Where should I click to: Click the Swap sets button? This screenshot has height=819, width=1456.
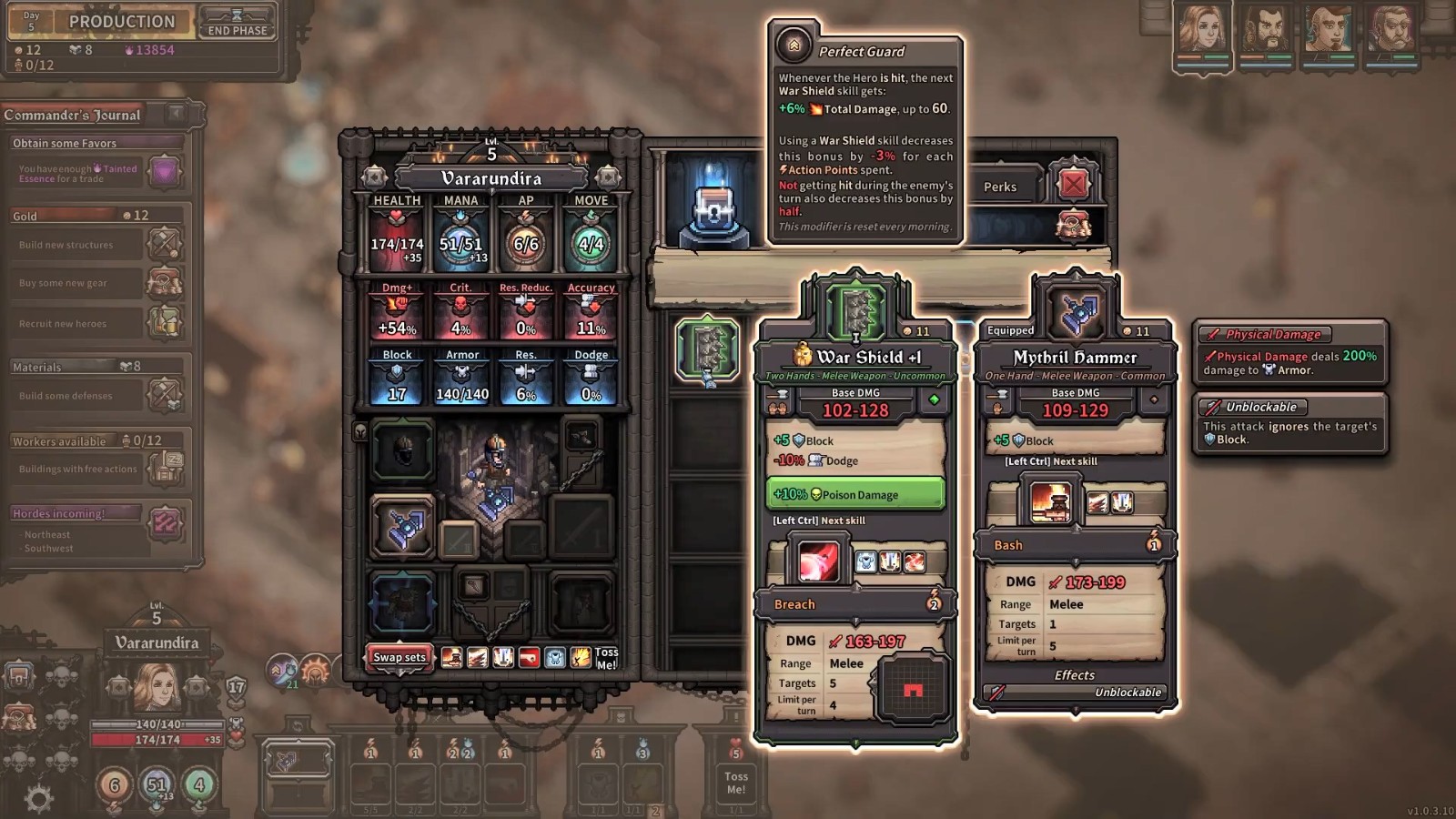tap(399, 657)
